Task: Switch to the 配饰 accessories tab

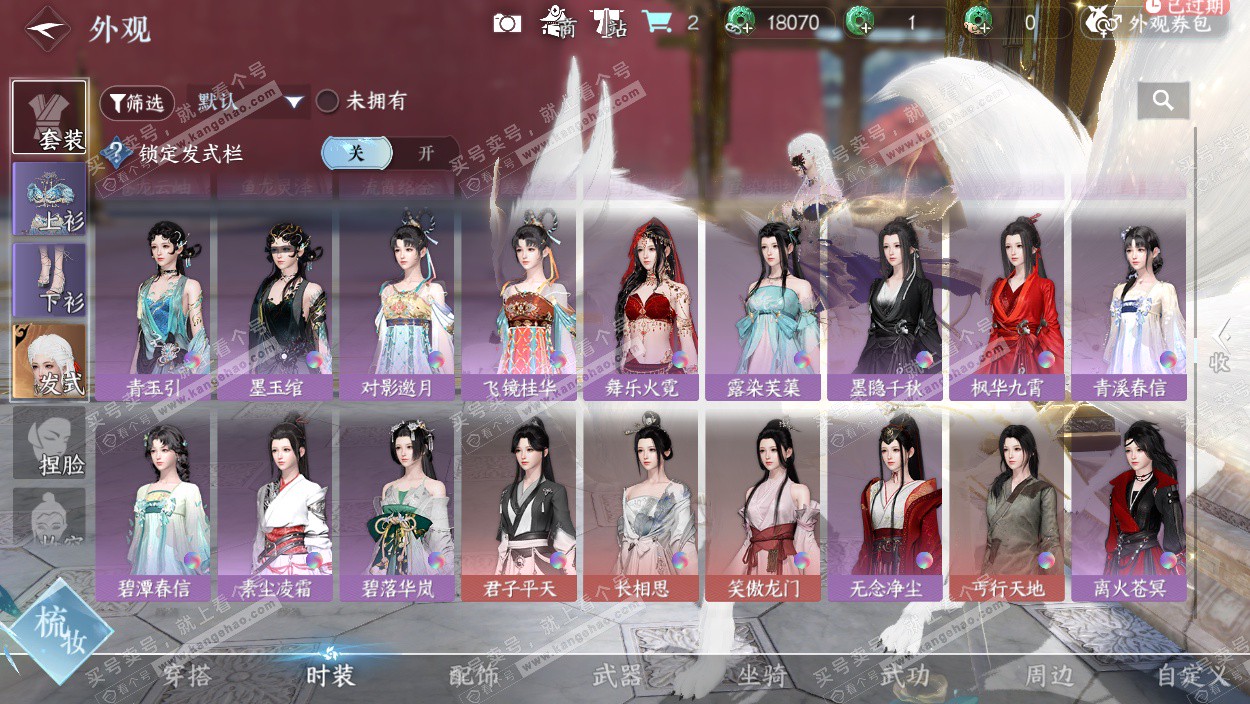Action: pos(474,676)
